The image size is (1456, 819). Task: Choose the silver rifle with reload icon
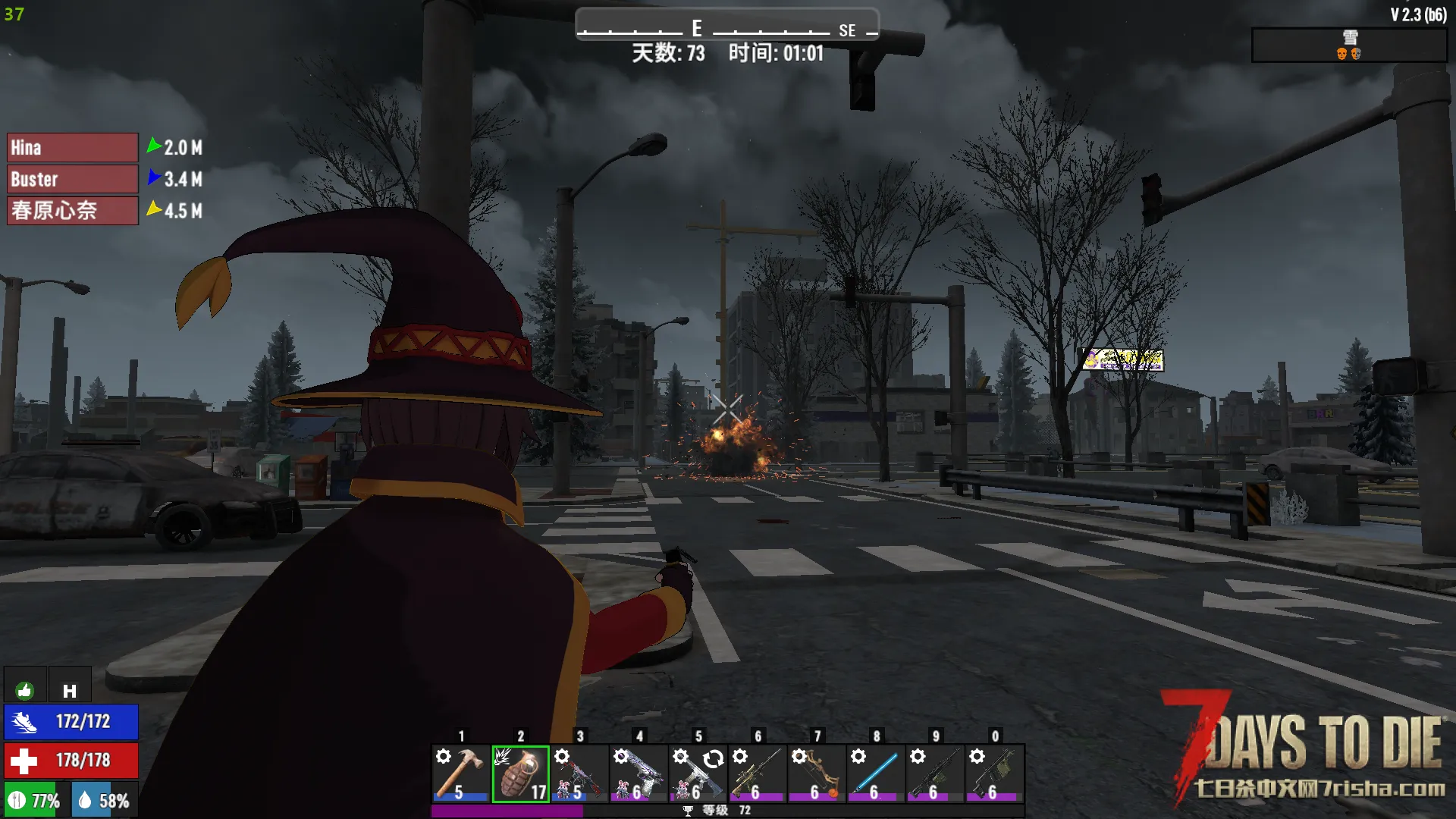tap(698, 773)
